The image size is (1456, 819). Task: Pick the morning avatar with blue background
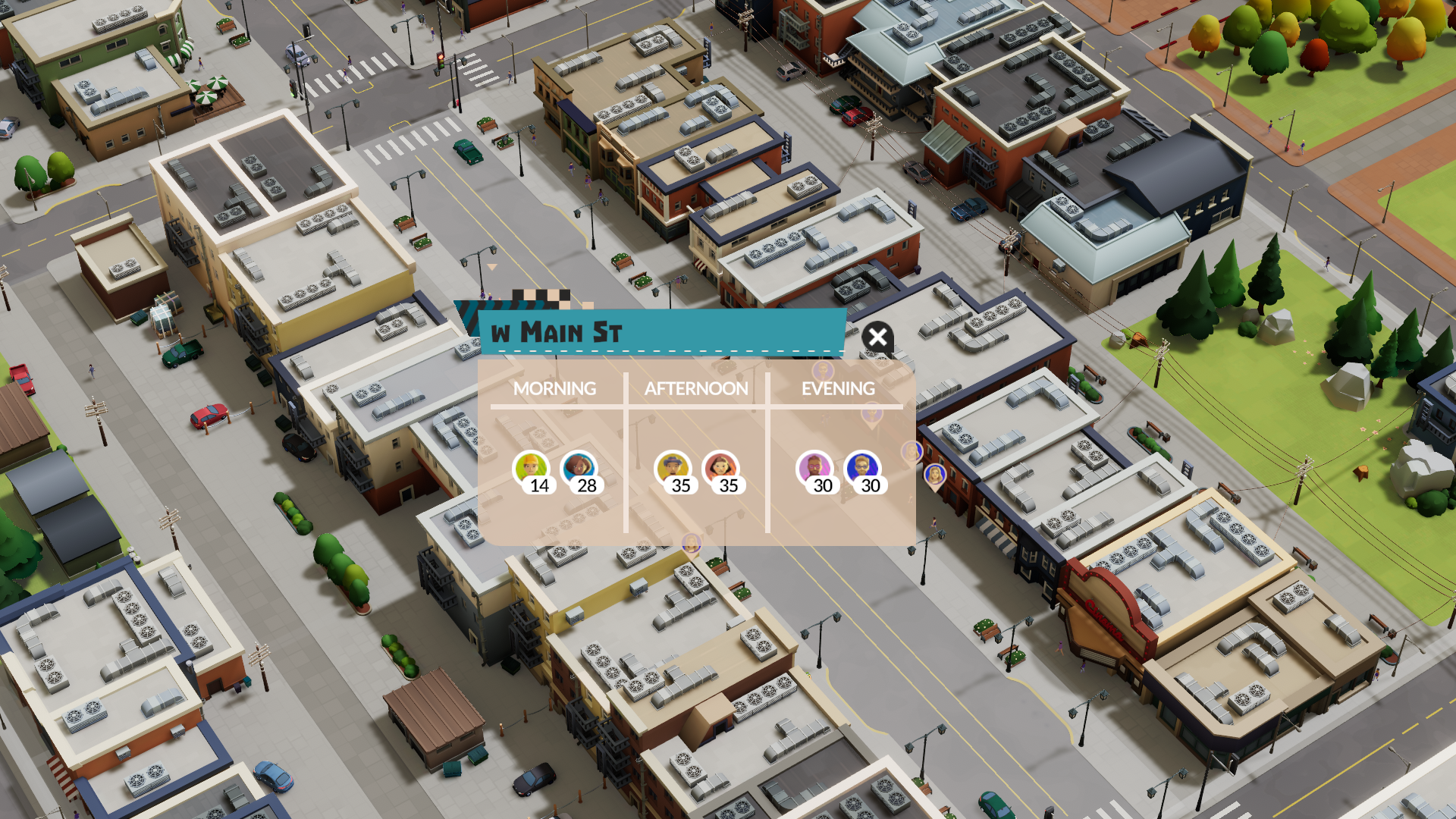point(578,468)
